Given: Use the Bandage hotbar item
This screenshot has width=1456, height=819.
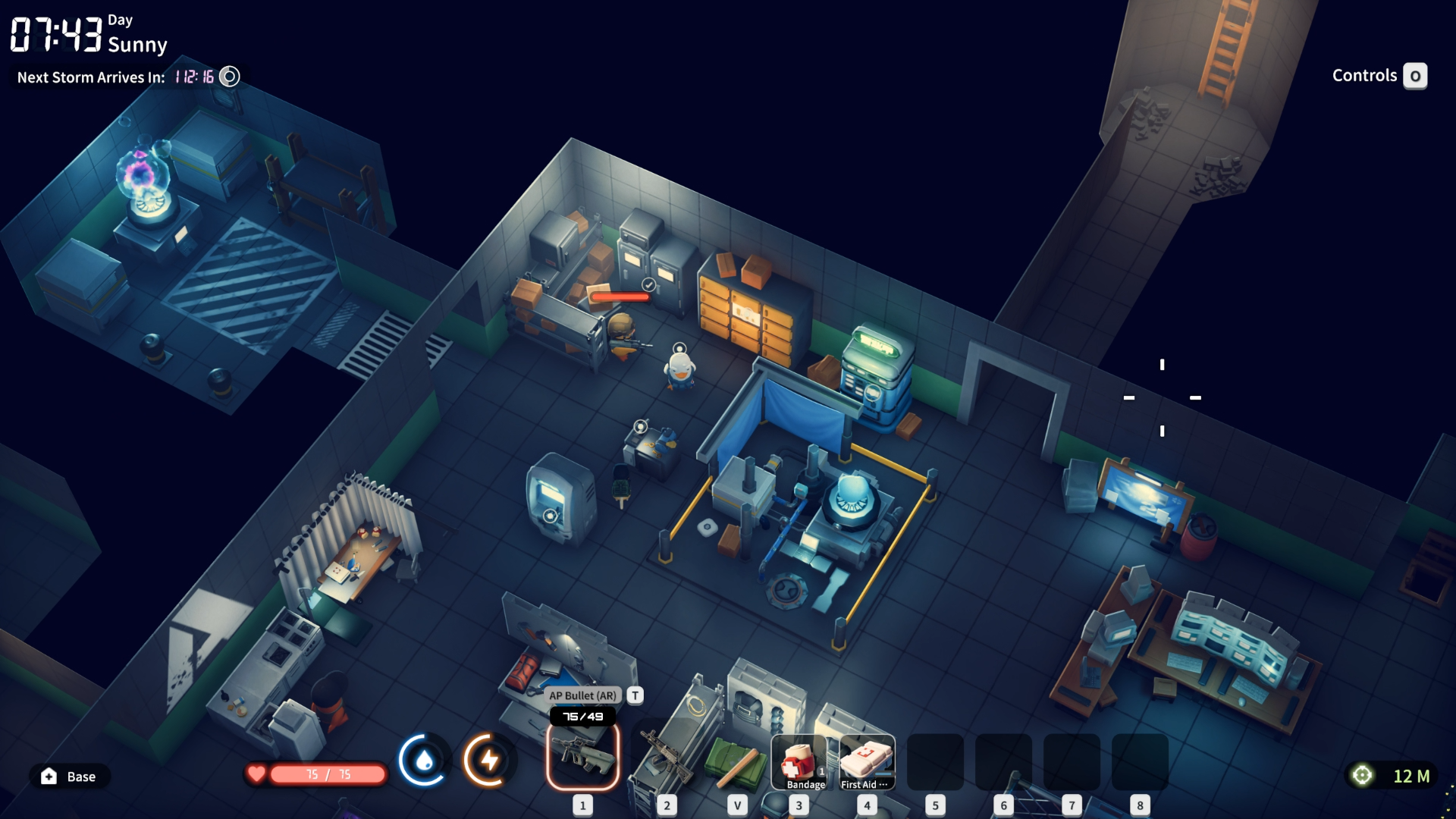Looking at the screenshot, I should (x=799, y=761).
